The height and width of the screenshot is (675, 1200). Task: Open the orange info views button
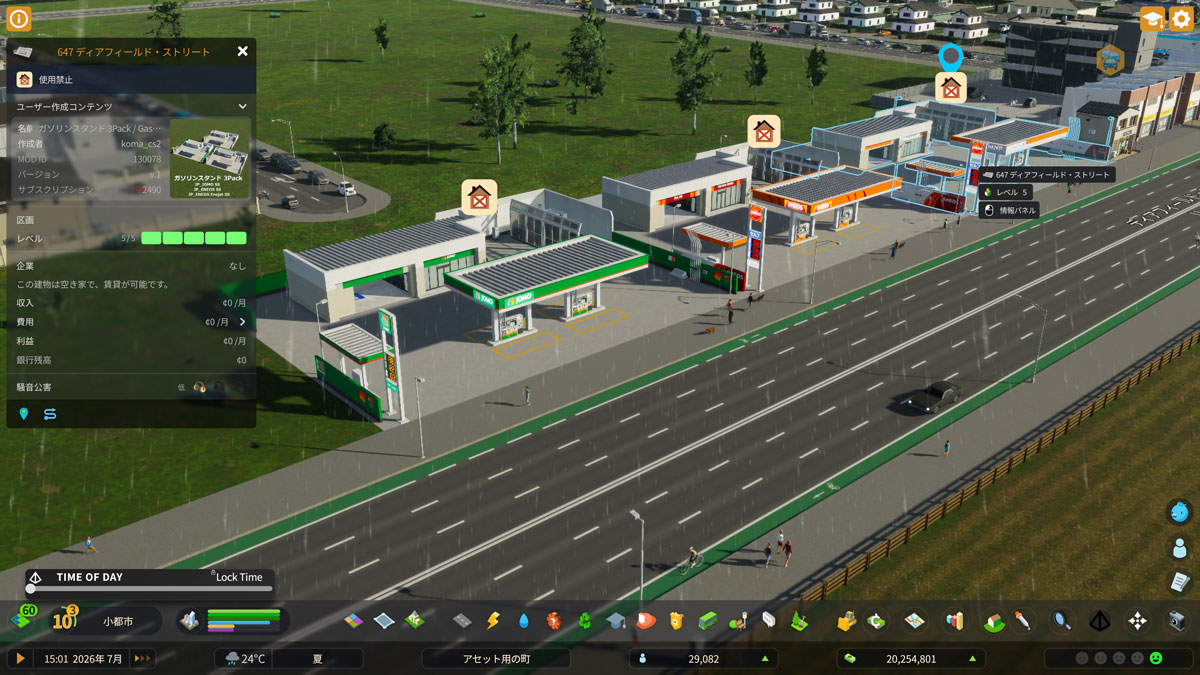19,18
